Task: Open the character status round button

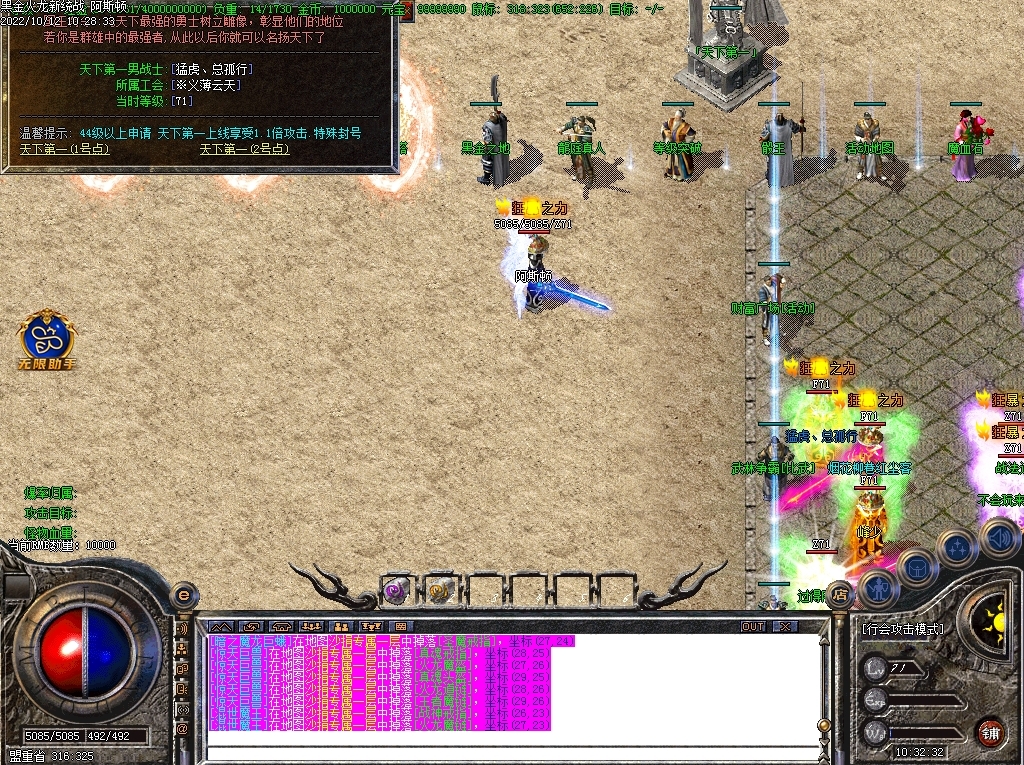Action: click(879, 588)
